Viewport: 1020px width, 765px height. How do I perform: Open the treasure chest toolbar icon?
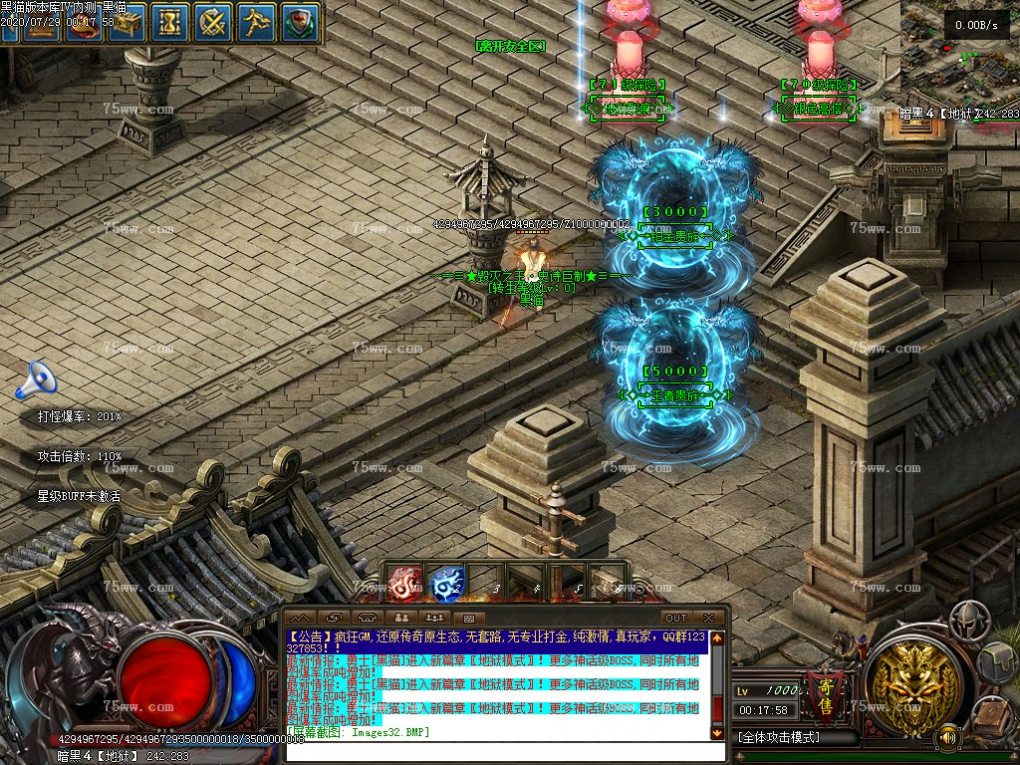[x=128, y=22]
